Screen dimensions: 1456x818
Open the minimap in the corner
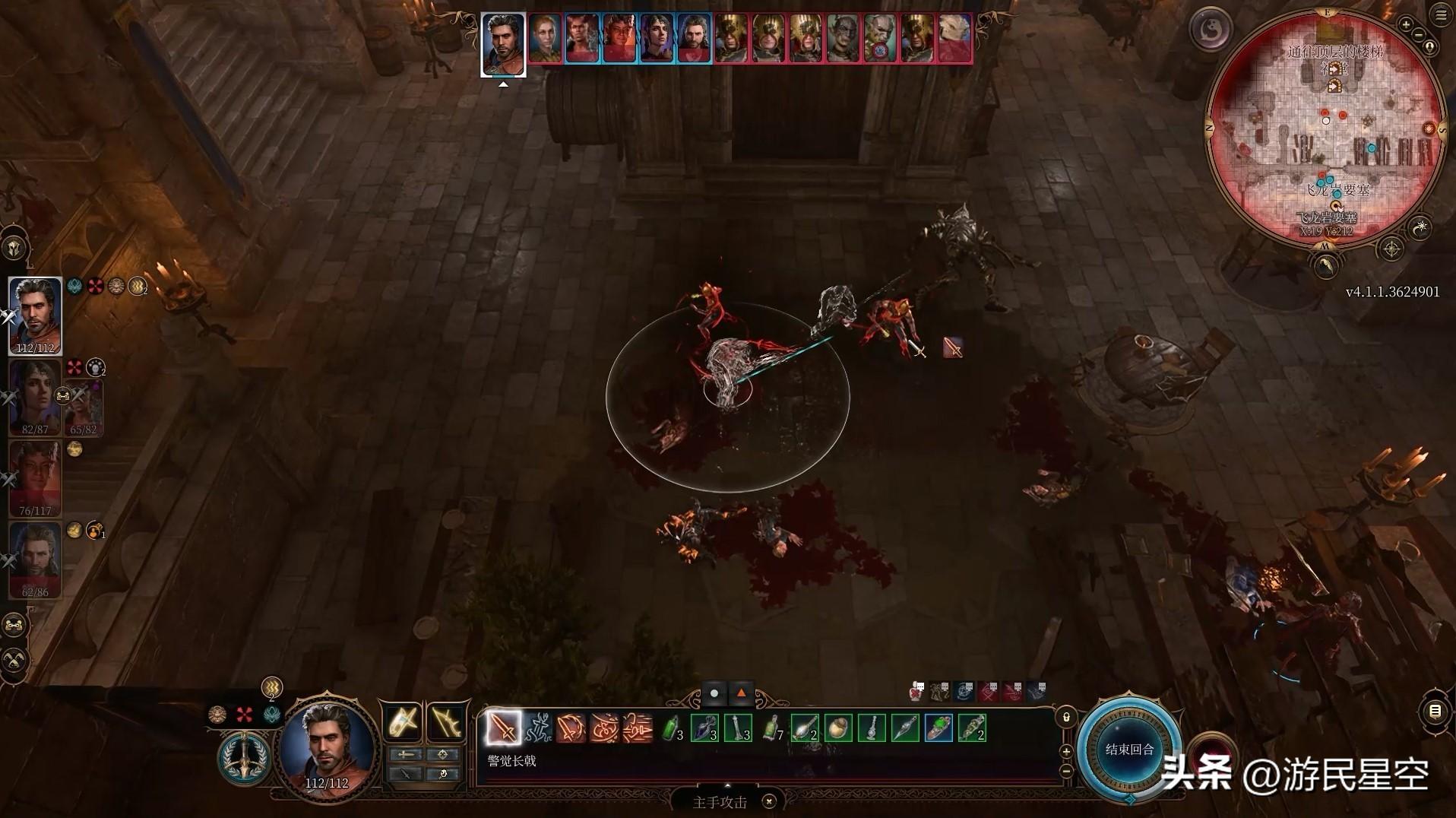click(x=1325, y=129)
